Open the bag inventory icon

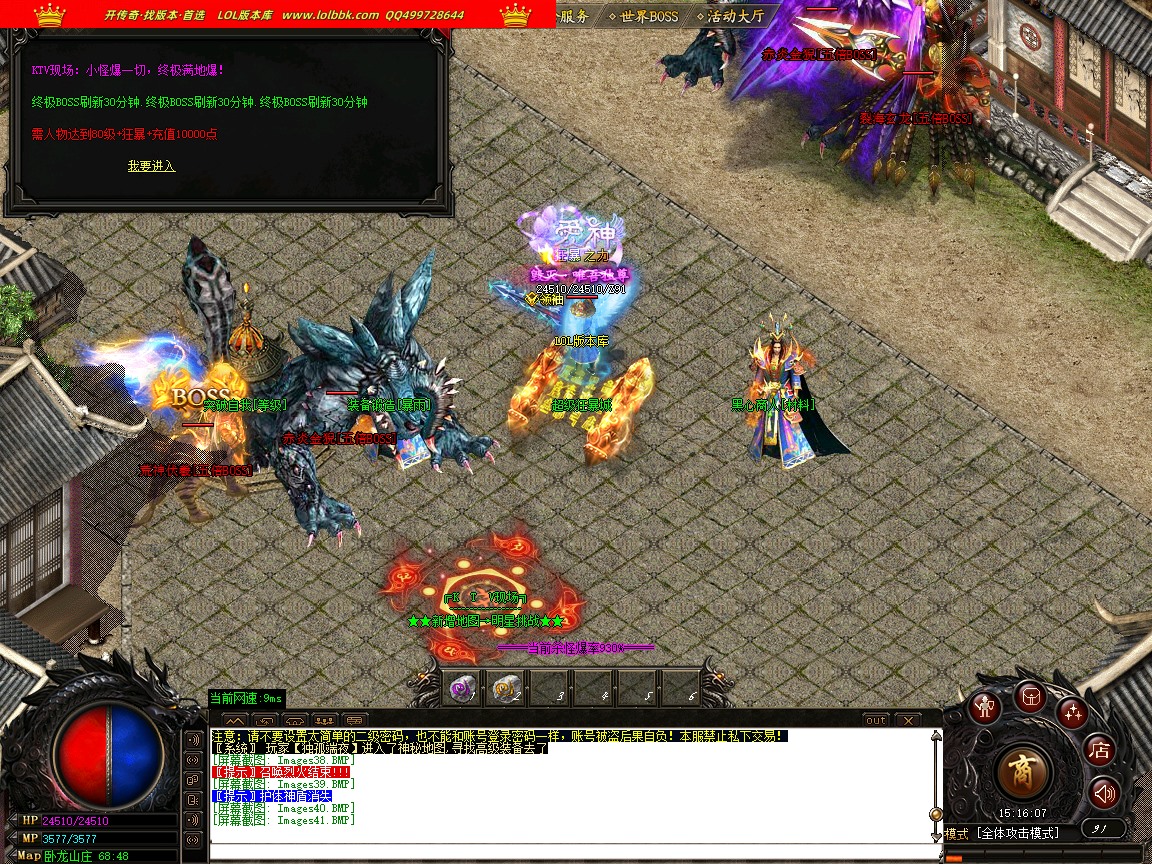tap(1030, 696)
